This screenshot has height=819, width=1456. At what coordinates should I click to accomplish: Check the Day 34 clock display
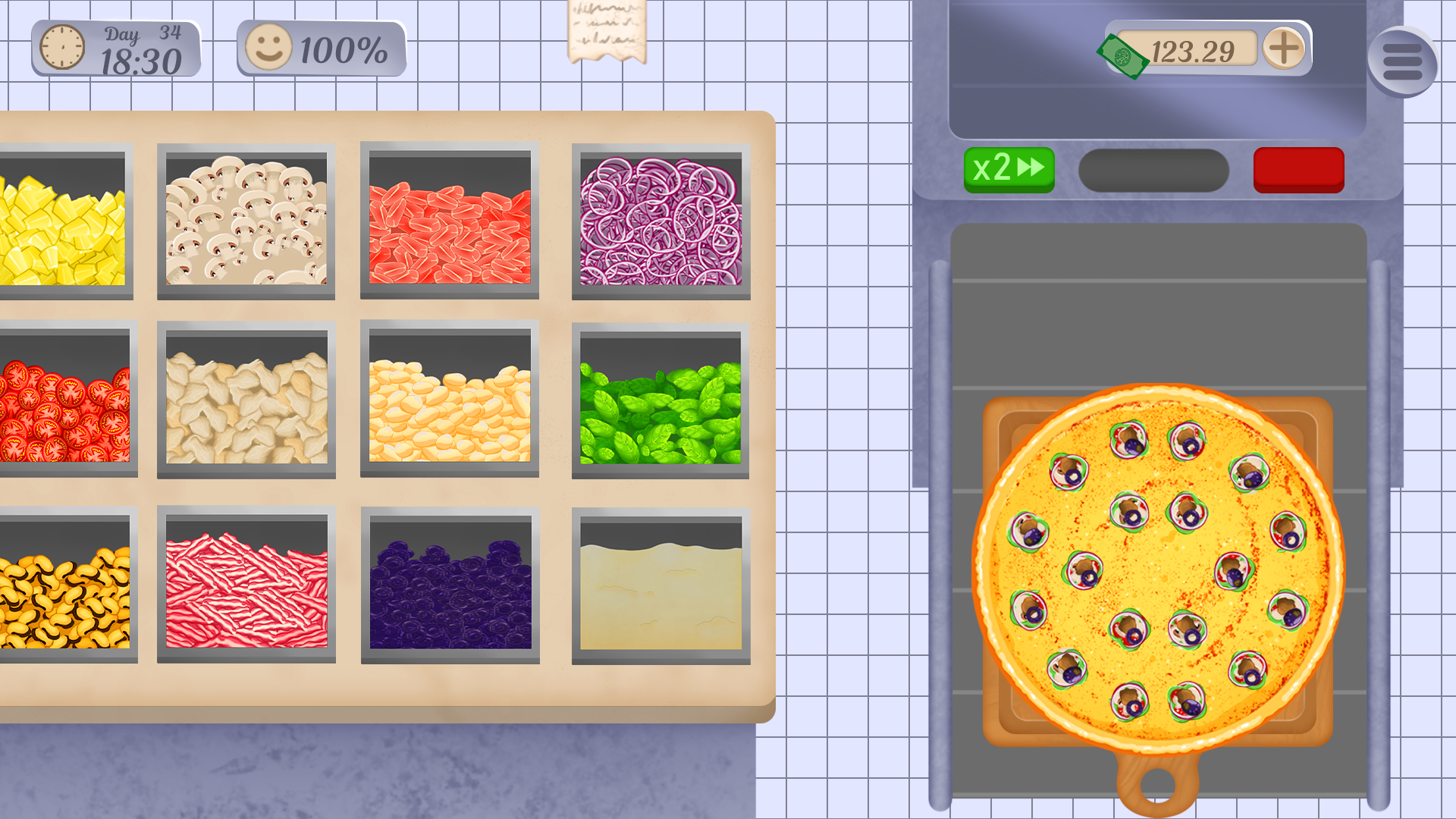[114, 48]
